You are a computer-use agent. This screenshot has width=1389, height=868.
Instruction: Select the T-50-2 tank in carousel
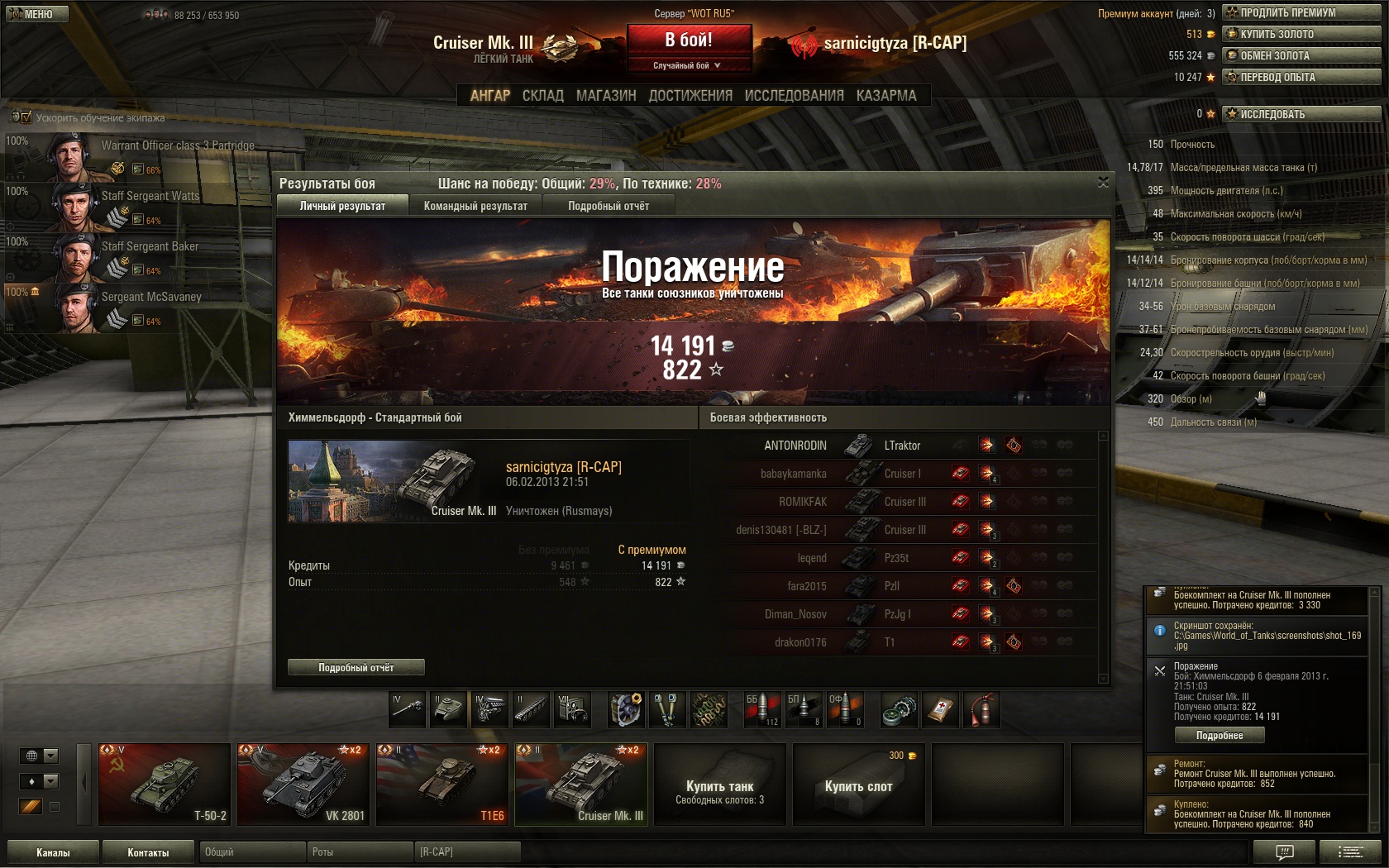point(164,784)
